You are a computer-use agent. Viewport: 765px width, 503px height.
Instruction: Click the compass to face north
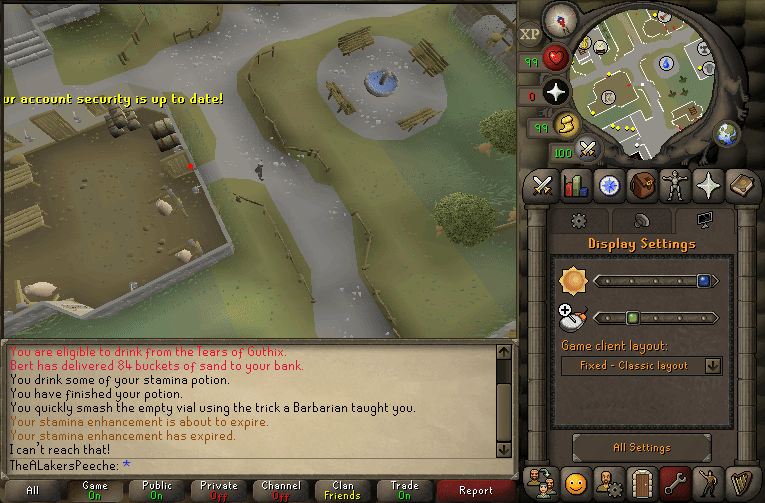click(x=559, y=18)
